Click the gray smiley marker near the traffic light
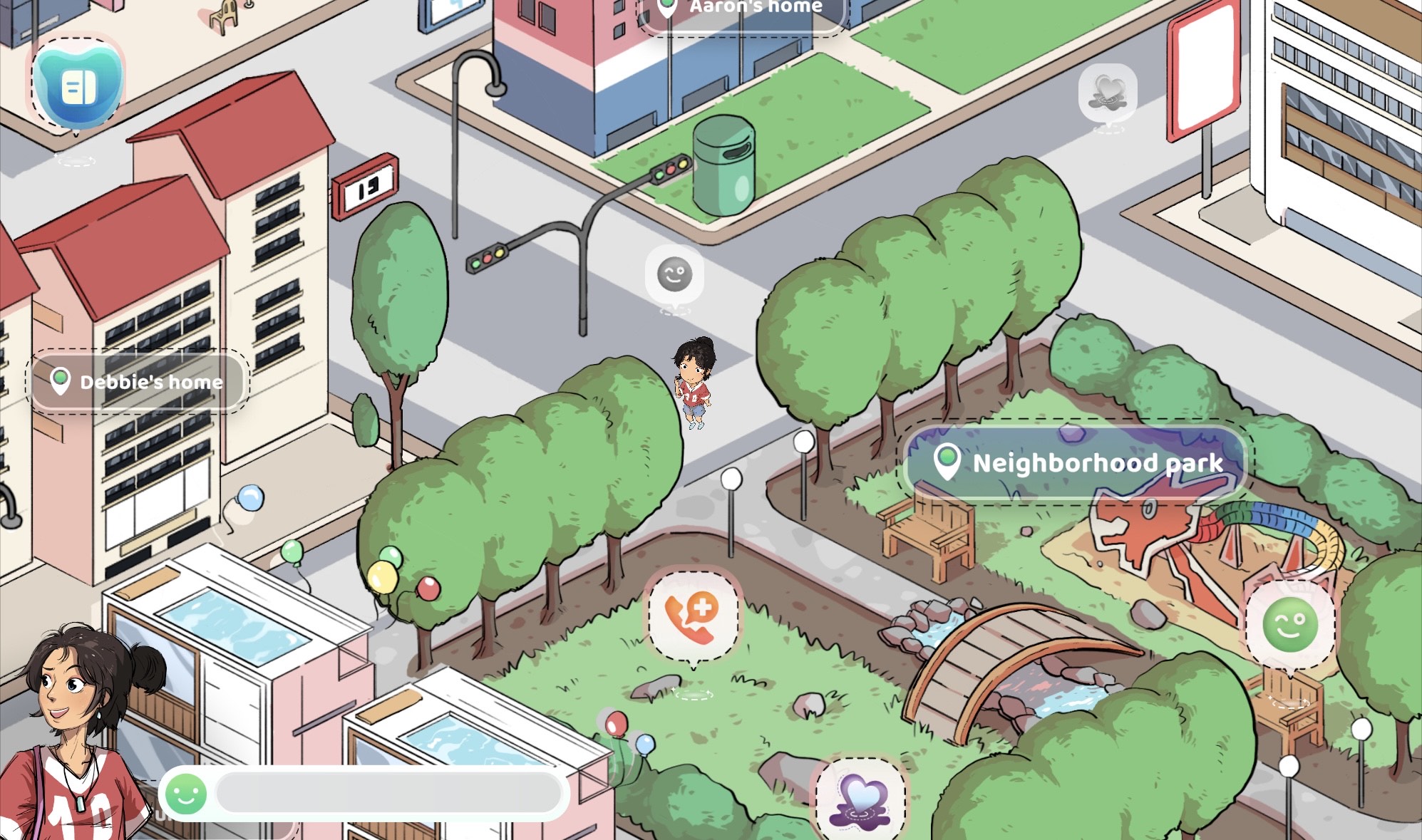 675,273
